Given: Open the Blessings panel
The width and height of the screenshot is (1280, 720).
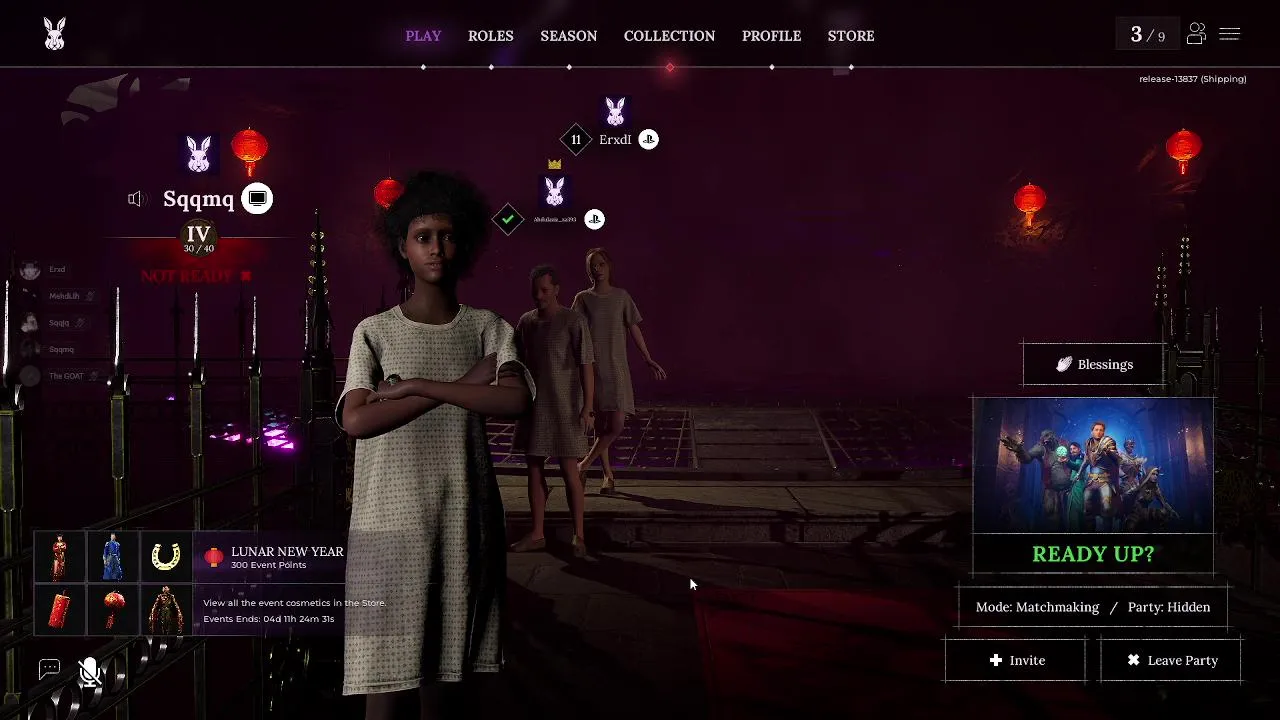Looking at the screenshot, I should tap(1094, 365).
